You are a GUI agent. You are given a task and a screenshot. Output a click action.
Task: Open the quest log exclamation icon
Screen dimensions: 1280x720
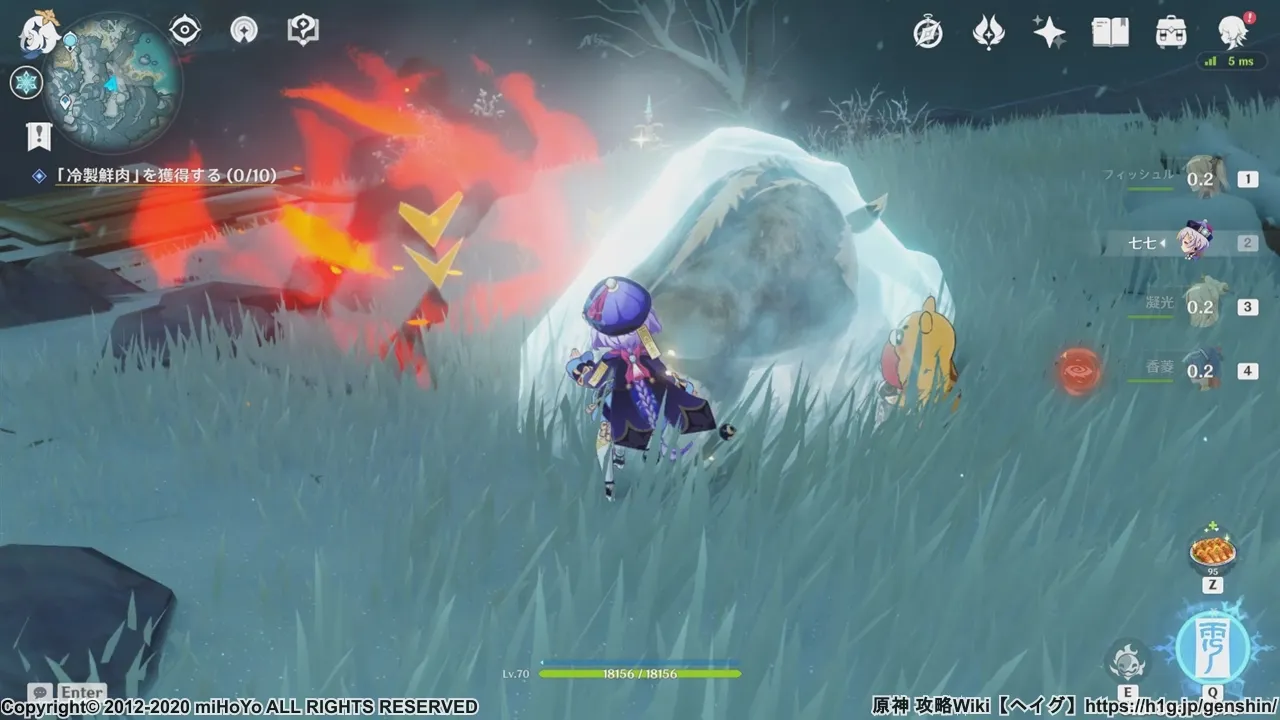pos(38,135)
